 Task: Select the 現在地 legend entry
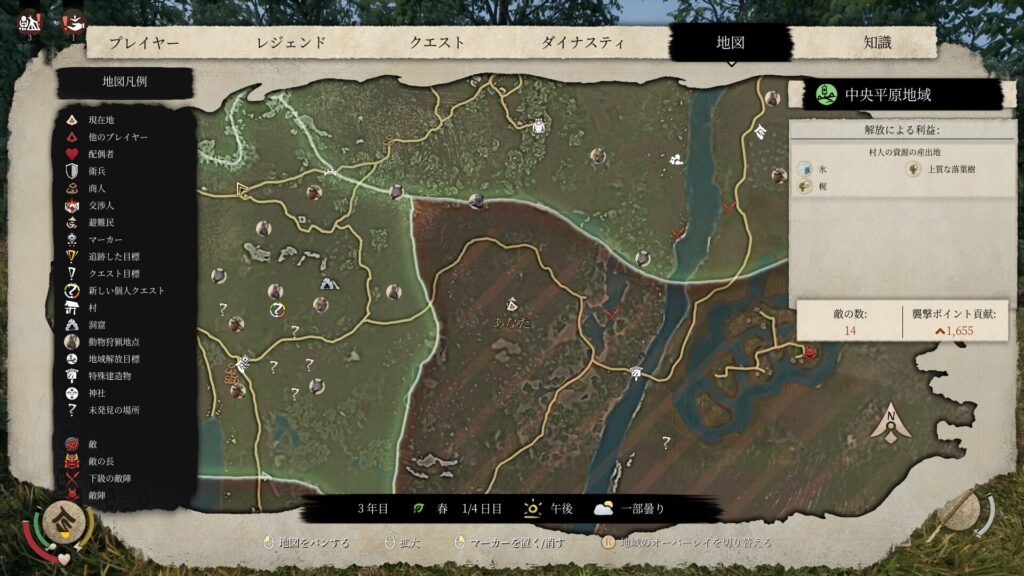point(100,120)
